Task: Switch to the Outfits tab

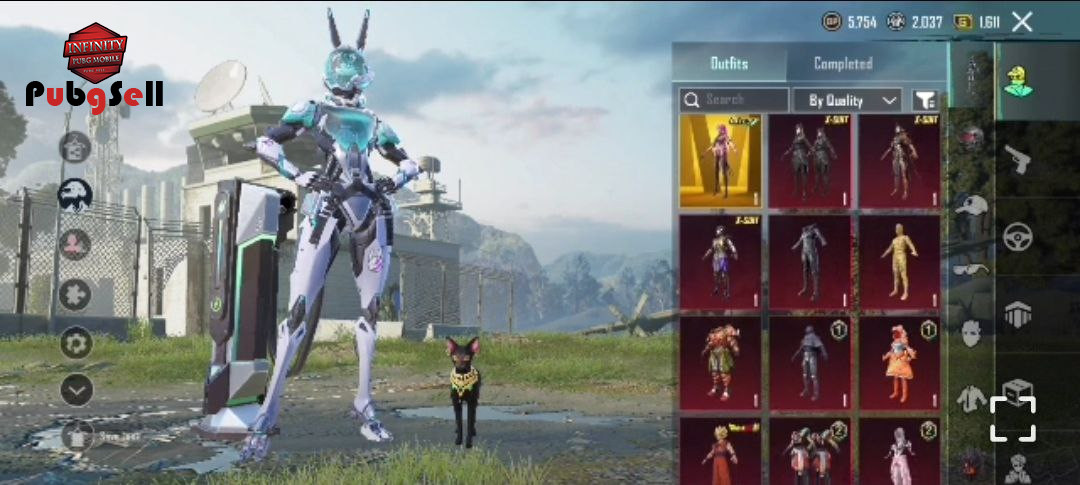Action: click(x=729, y=63)
